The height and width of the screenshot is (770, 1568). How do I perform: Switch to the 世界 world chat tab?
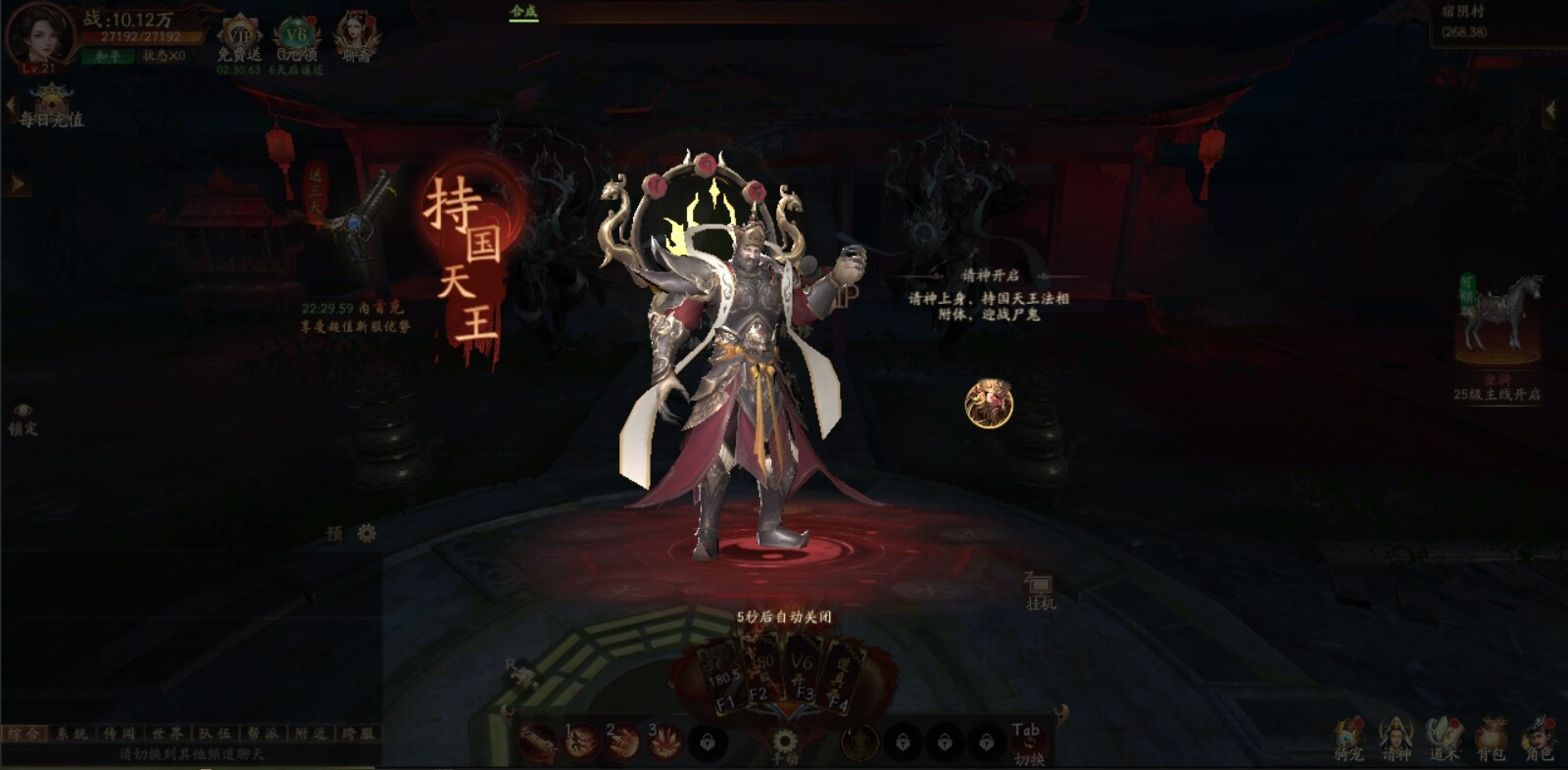tap(167, 733)
